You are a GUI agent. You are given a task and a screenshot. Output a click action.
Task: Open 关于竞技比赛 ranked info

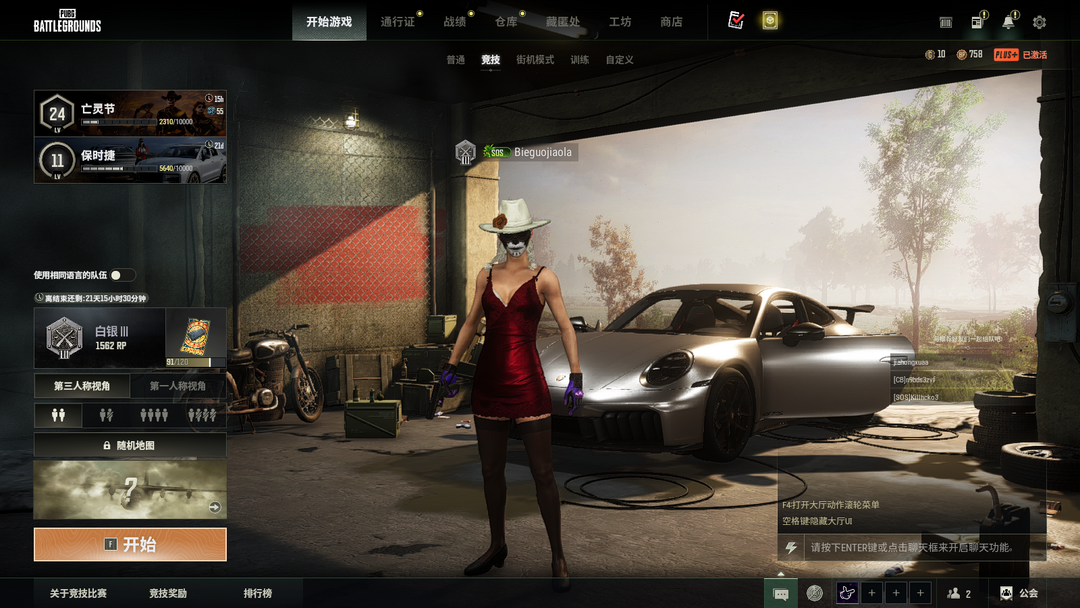click(x=79, y=594)
